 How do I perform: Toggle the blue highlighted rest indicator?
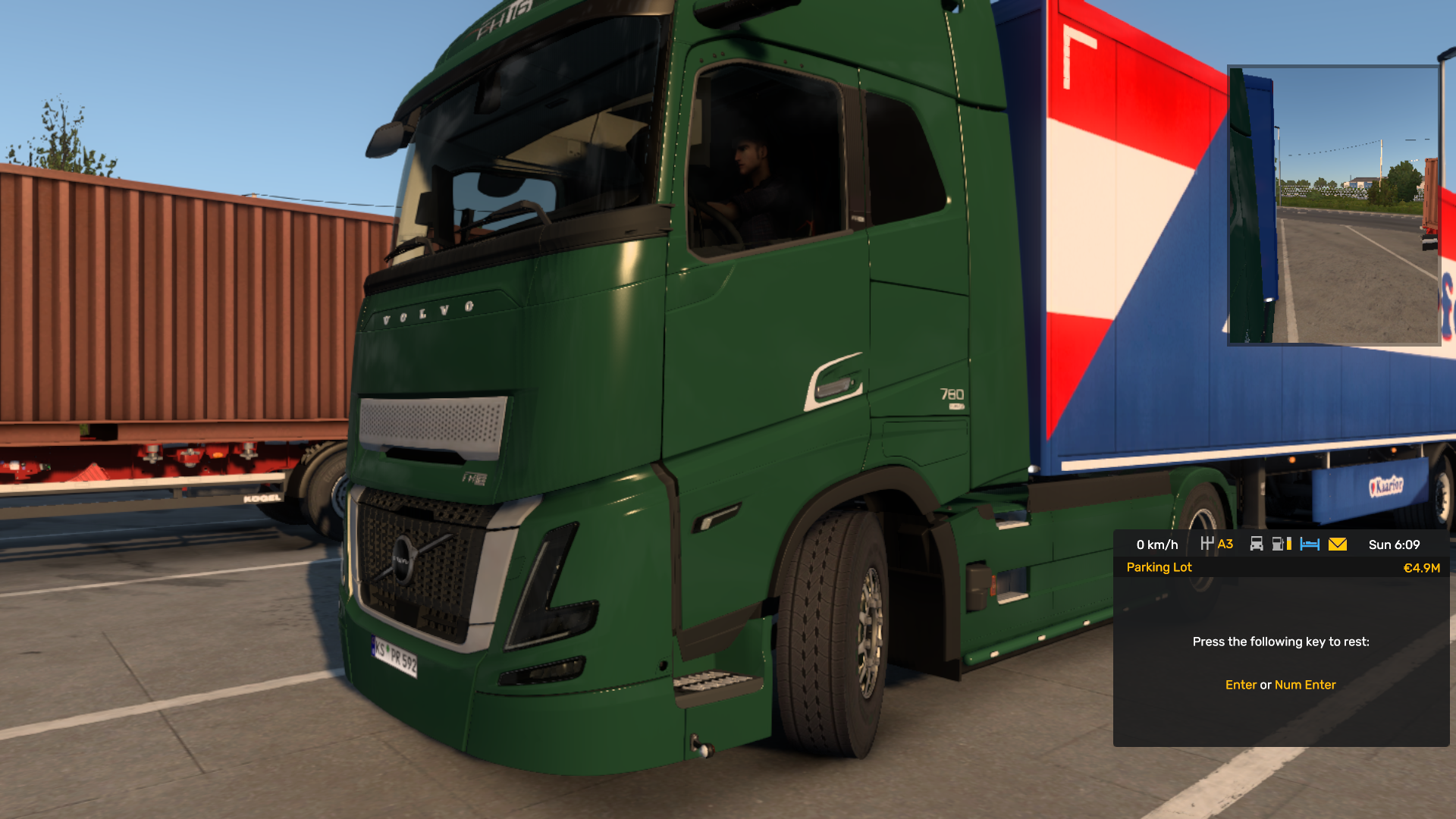[1310, 544]
